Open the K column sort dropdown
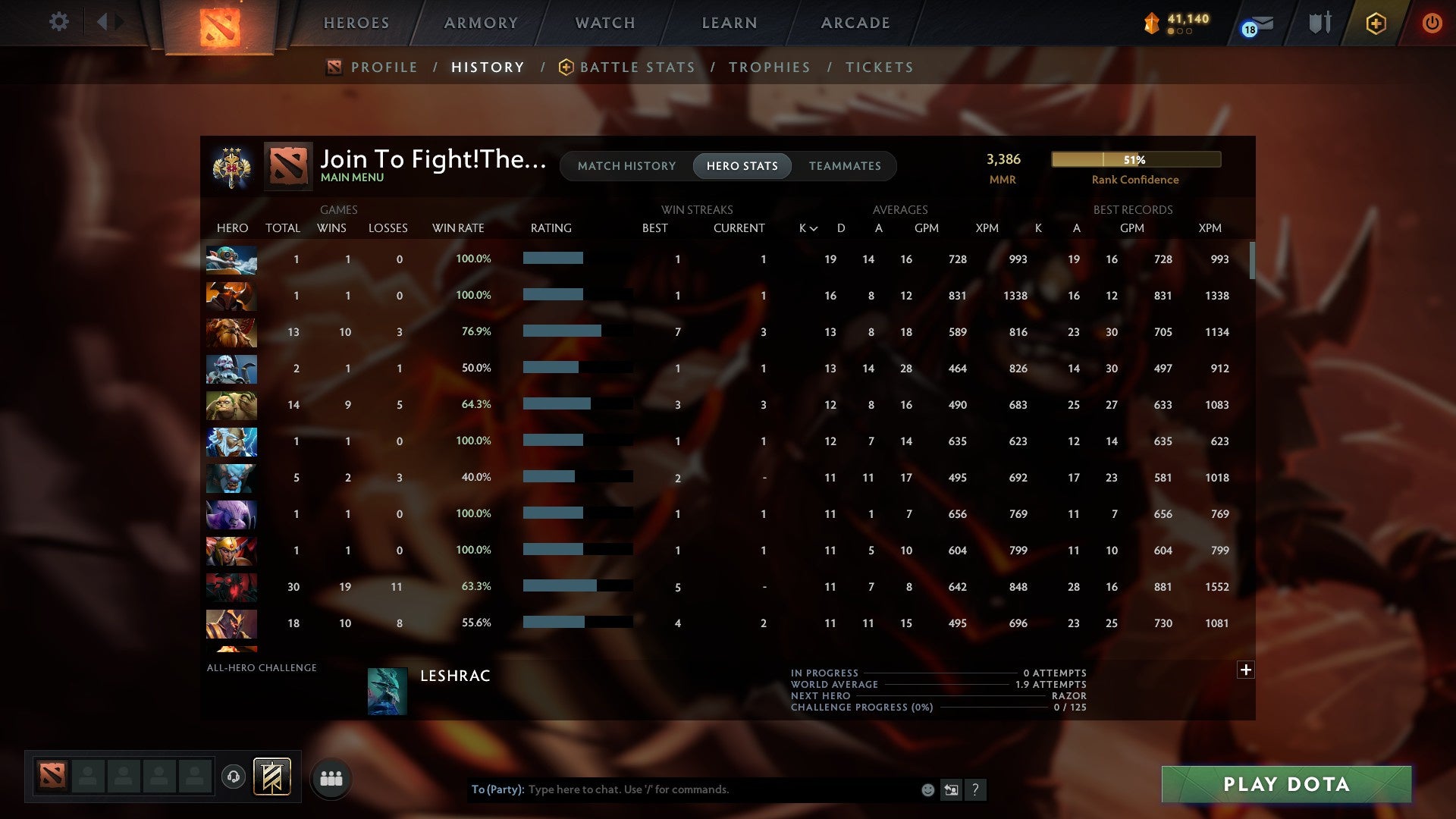The image size is (1456, 819). (806, 227)
